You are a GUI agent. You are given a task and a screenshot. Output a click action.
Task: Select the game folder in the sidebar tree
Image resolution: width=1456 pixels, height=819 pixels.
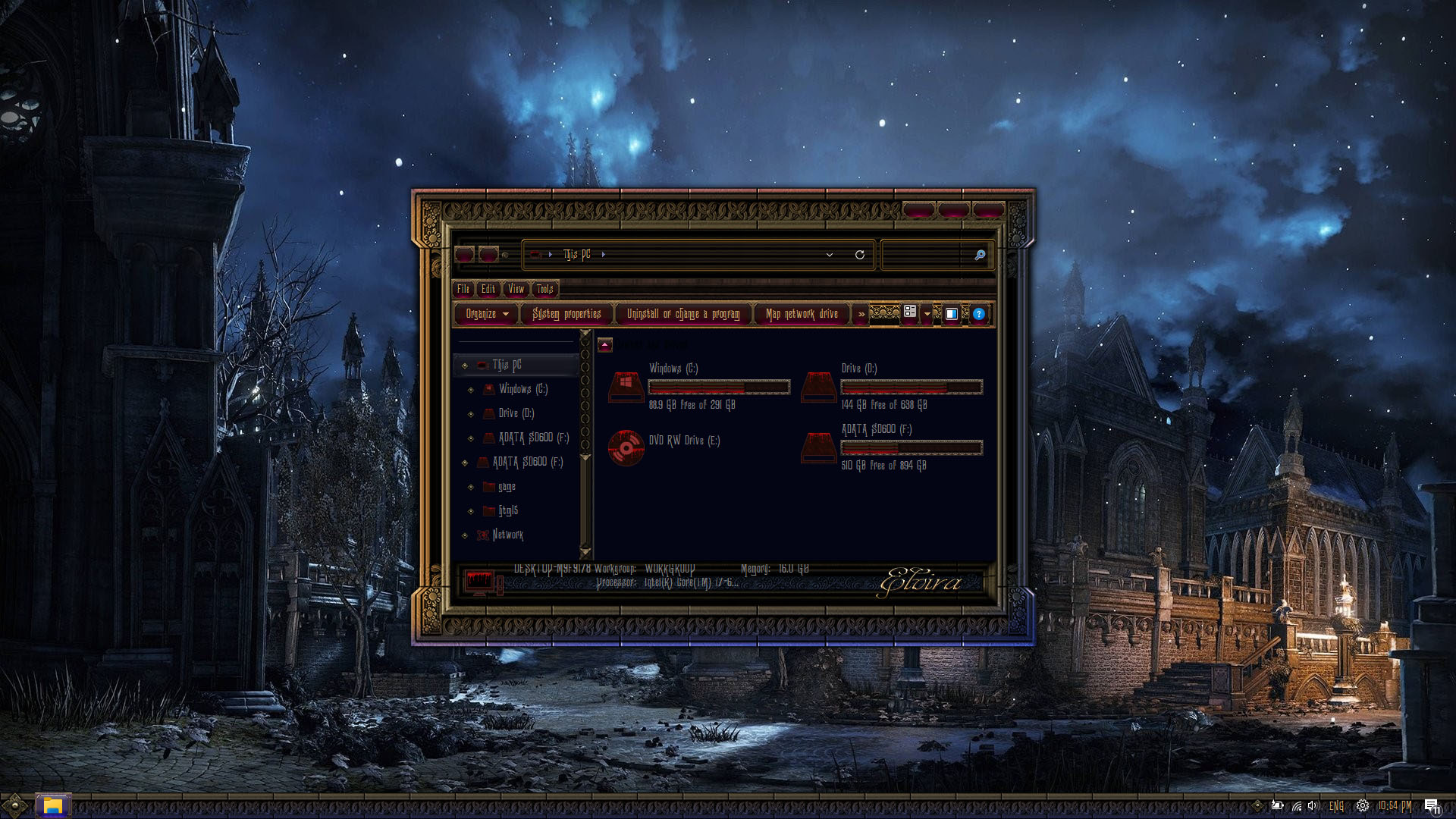pyautogui.click(x=507, y=487)
